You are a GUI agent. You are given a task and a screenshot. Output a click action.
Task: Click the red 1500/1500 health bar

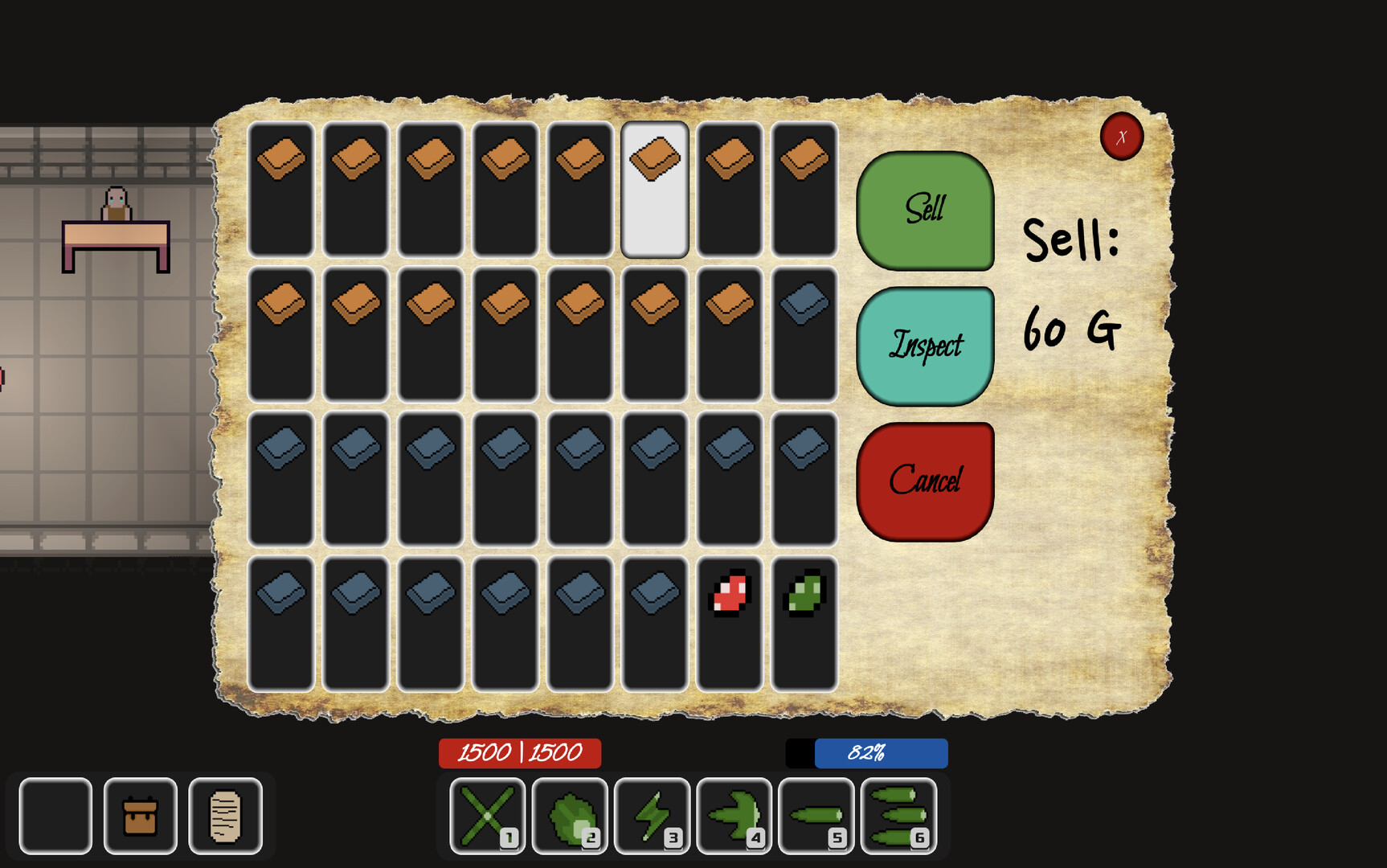(519, 753)
